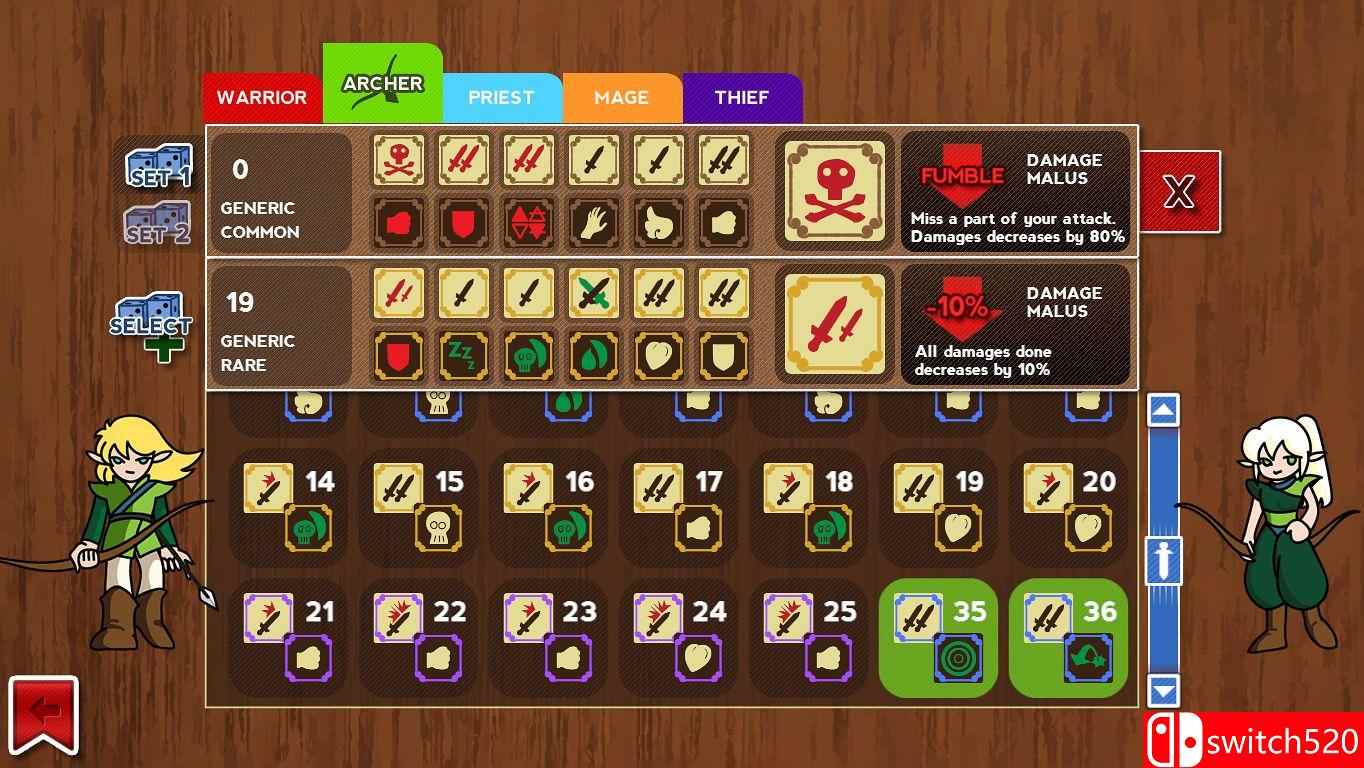Click the Zzz sleep icon in Generic Rare row
This screenshot has width=1364, height=768.
point(463,356)
